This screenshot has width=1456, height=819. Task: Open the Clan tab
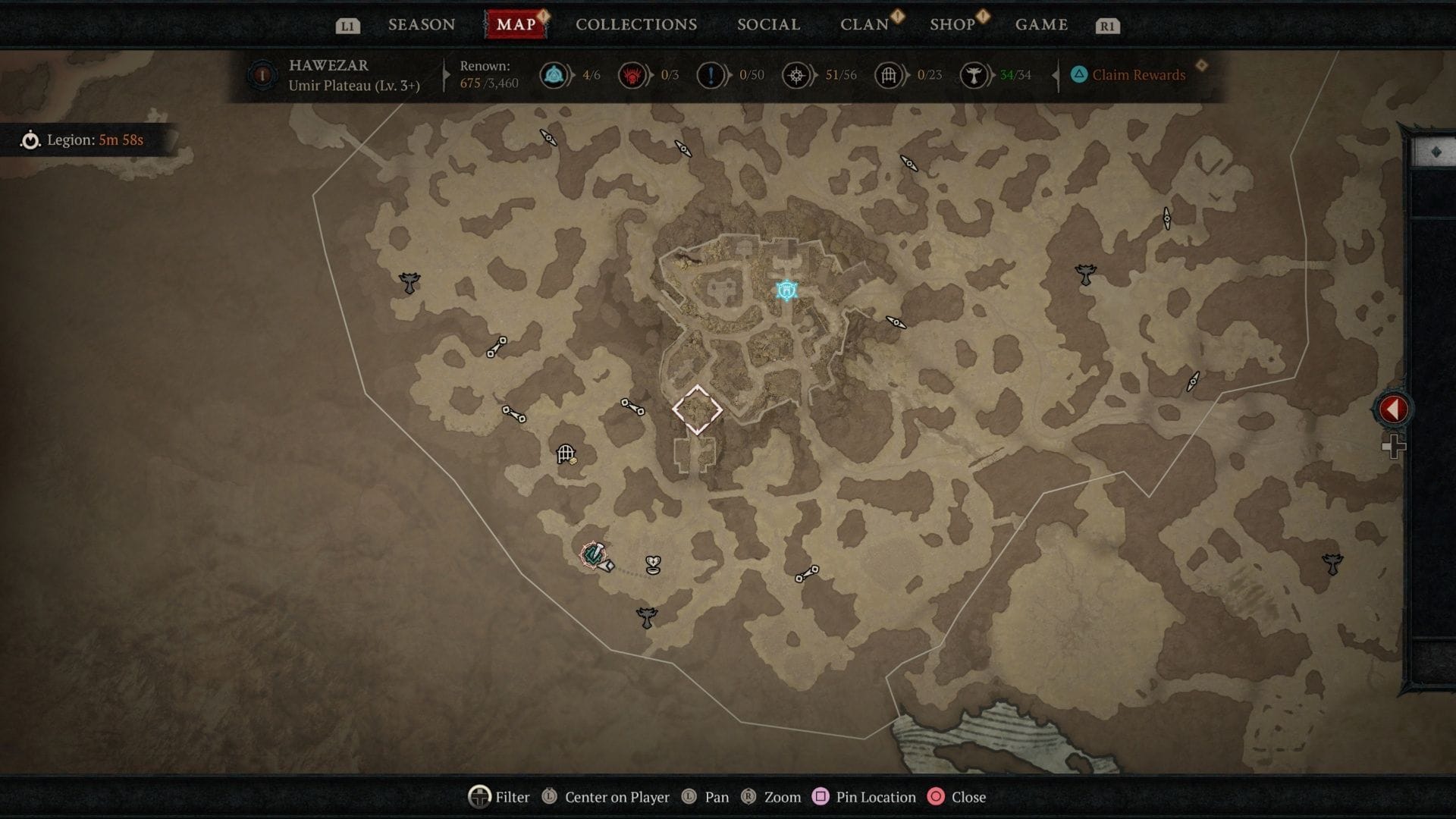pos(864,24)
